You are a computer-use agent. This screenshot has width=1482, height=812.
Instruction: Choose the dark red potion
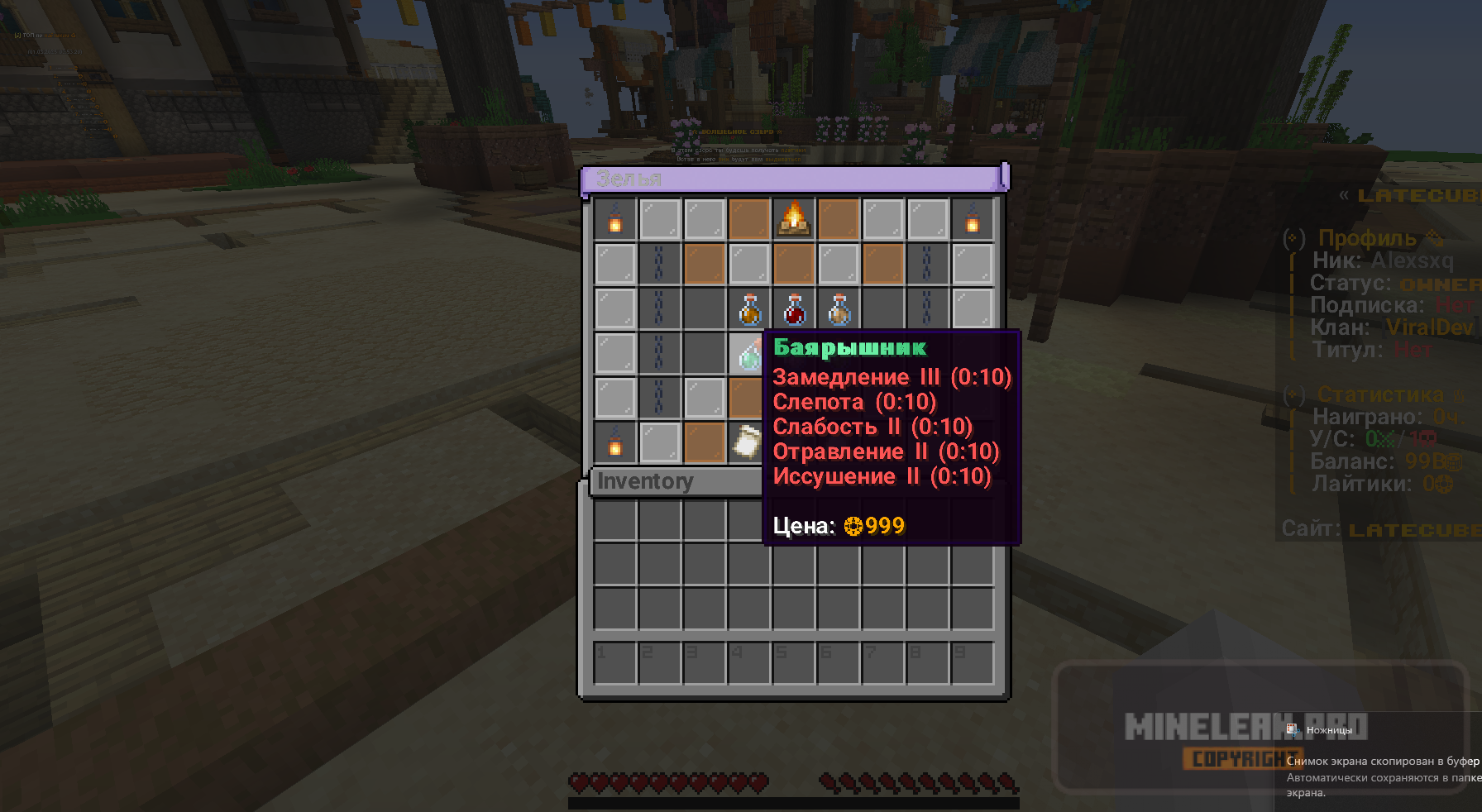coord(794,309)
